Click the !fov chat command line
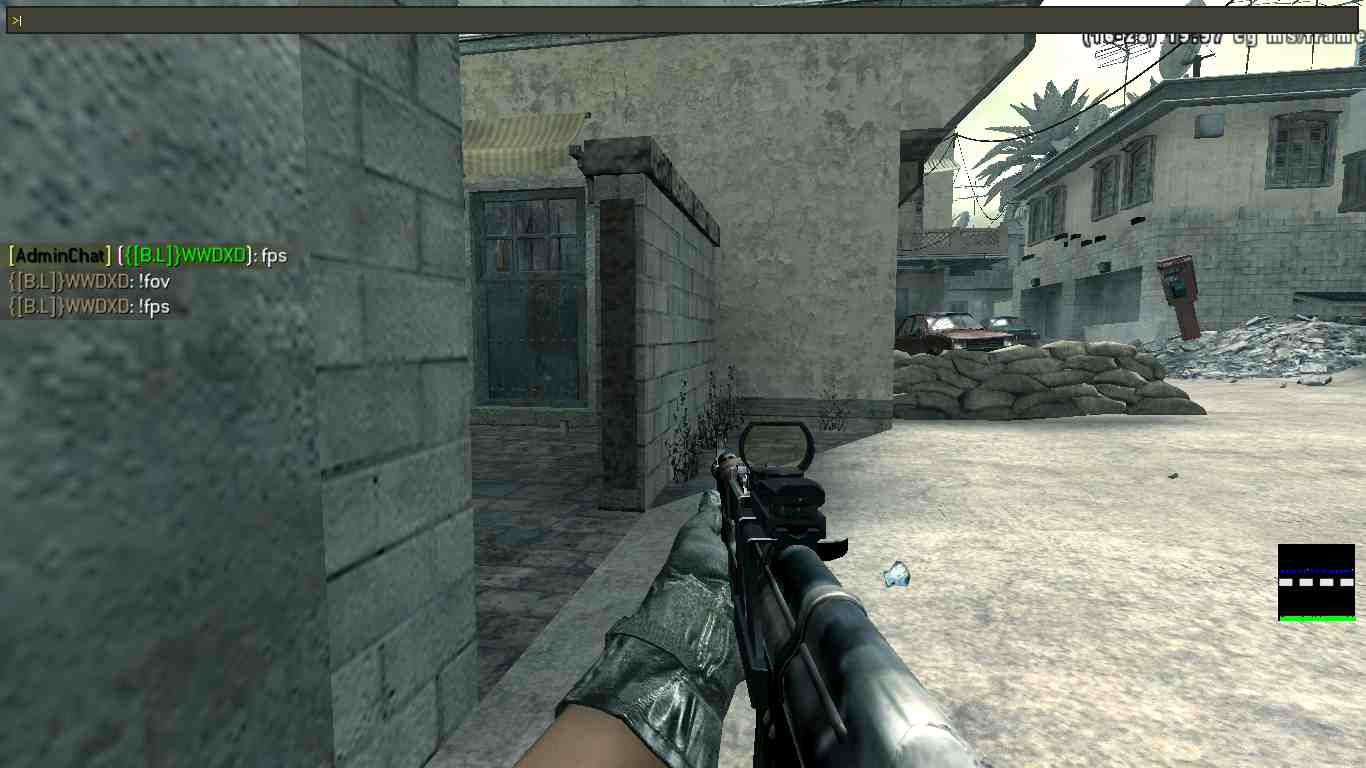Image resolution: width=1366 pixels, height=768 pixels. tap(90, 281)
